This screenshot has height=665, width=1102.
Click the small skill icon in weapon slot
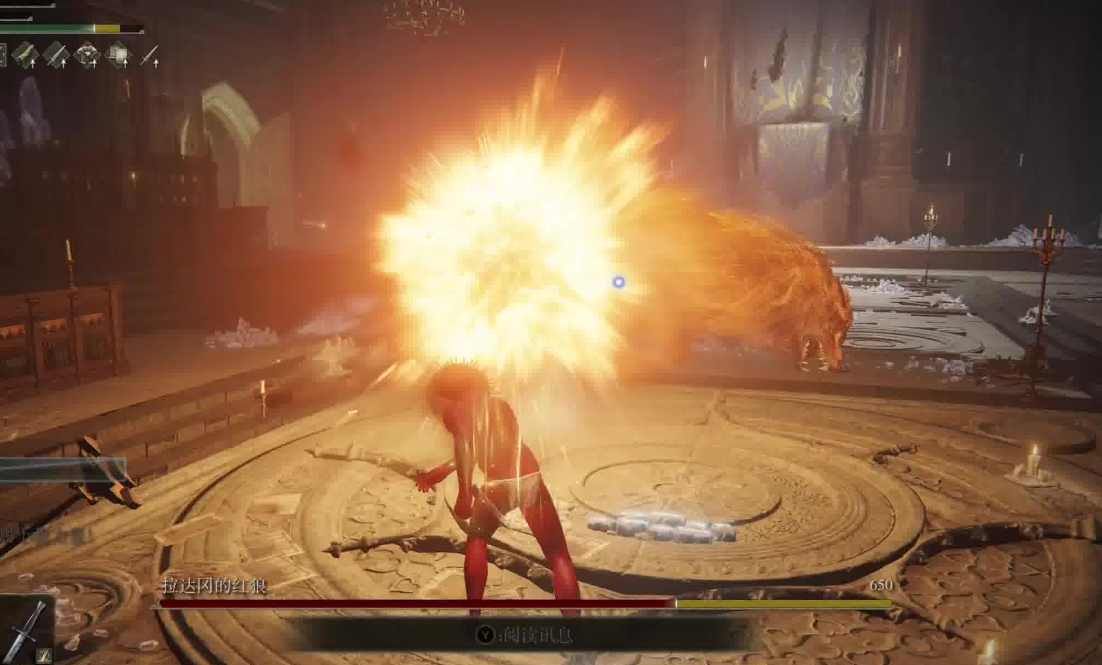coord(43,656)
